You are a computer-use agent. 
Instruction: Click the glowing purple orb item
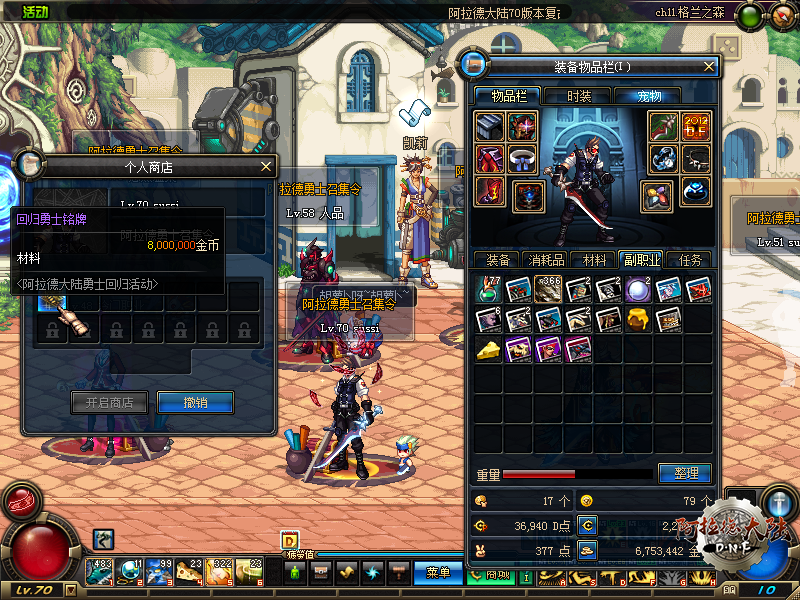click(x=638, y=289)
